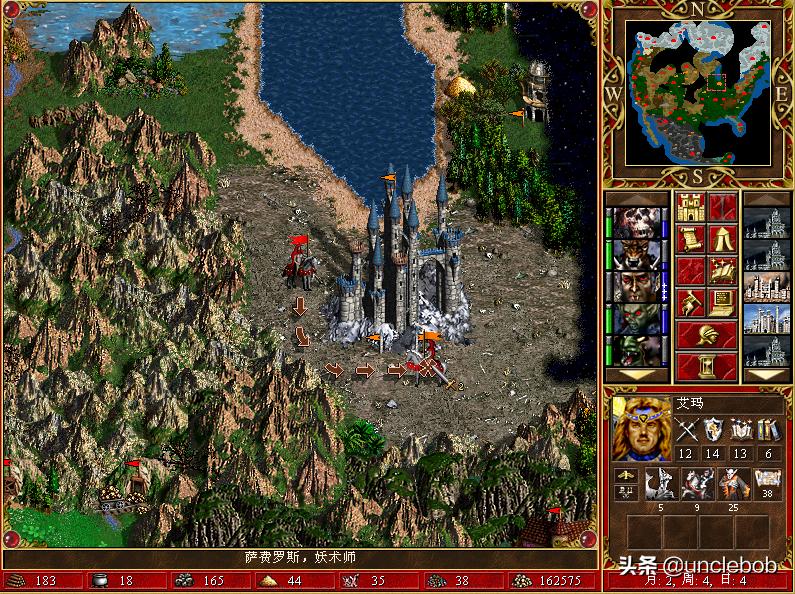
Task: Open the quest log scroll button
Action: (691, 239)
